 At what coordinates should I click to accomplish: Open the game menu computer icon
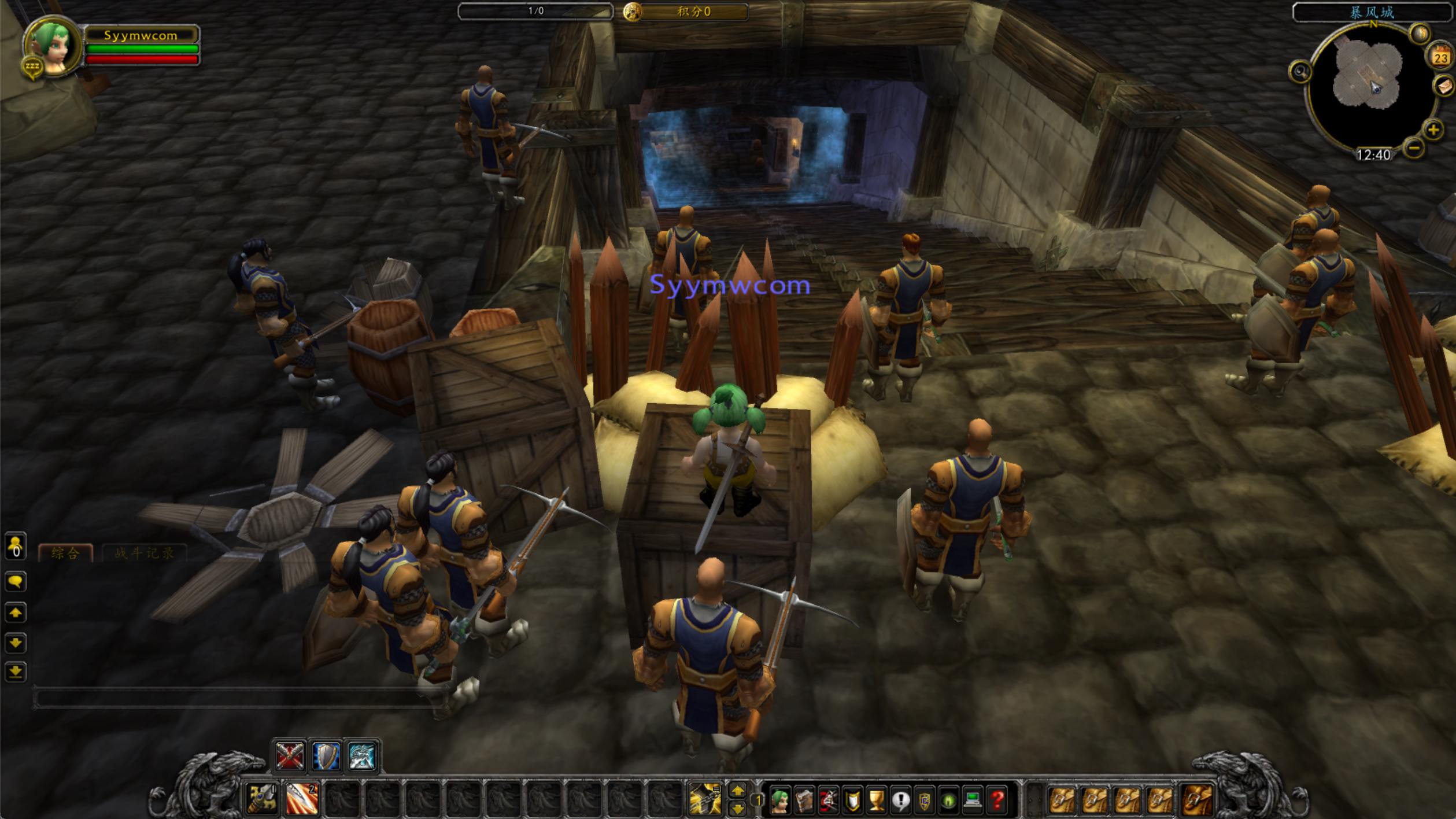coord(973,800)
